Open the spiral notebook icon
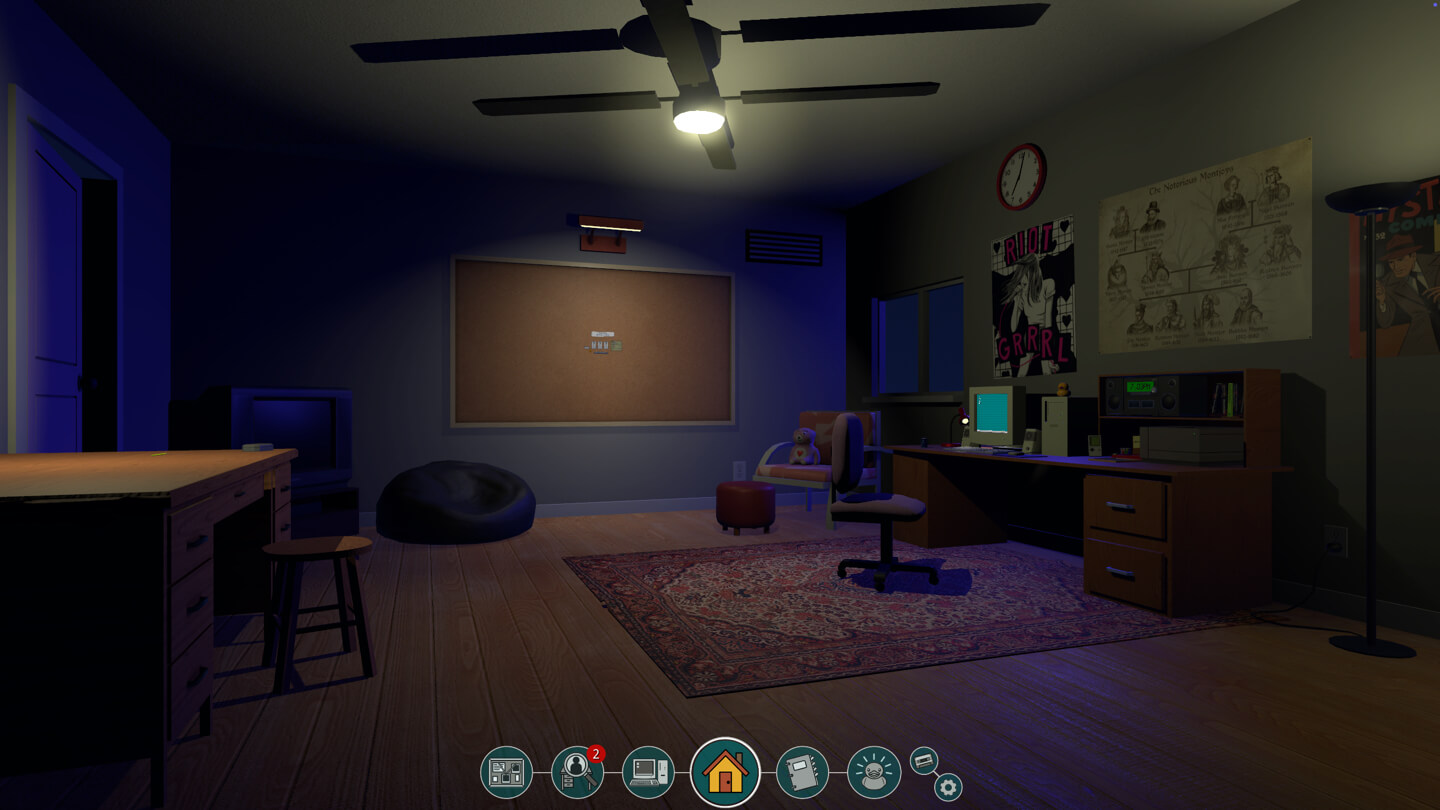 [x=802, y=772]
